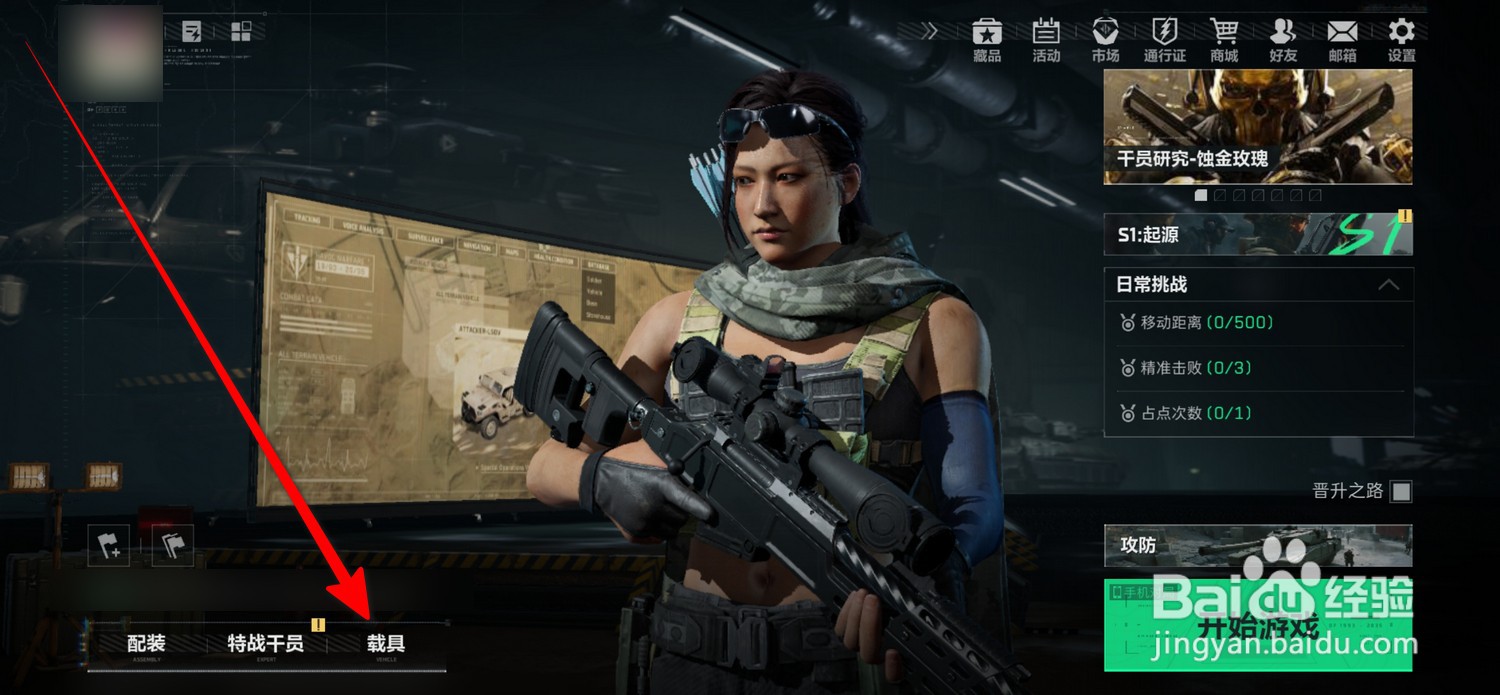The image size is (1500, 695).
Task: Click the player avatar portrait
Action: (x=110, y=52)
